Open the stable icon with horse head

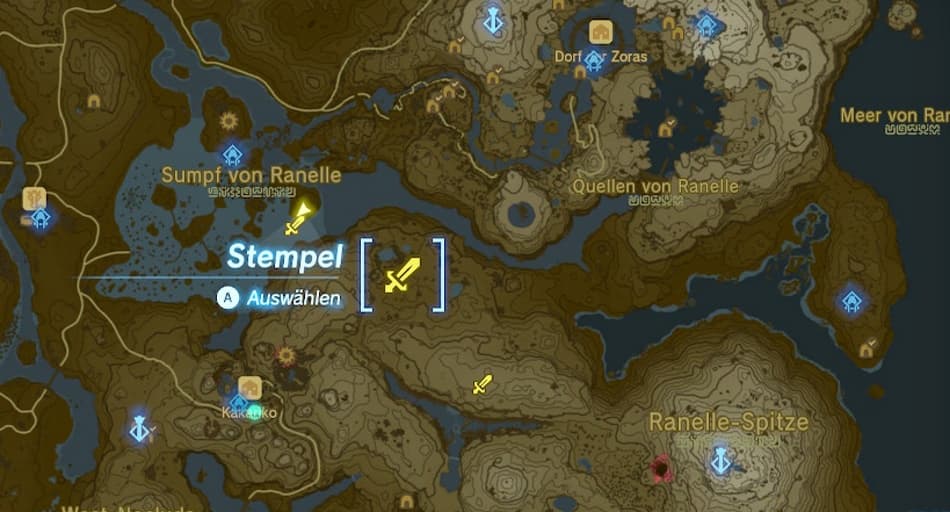pyautogui.click(x=34, y=198)
